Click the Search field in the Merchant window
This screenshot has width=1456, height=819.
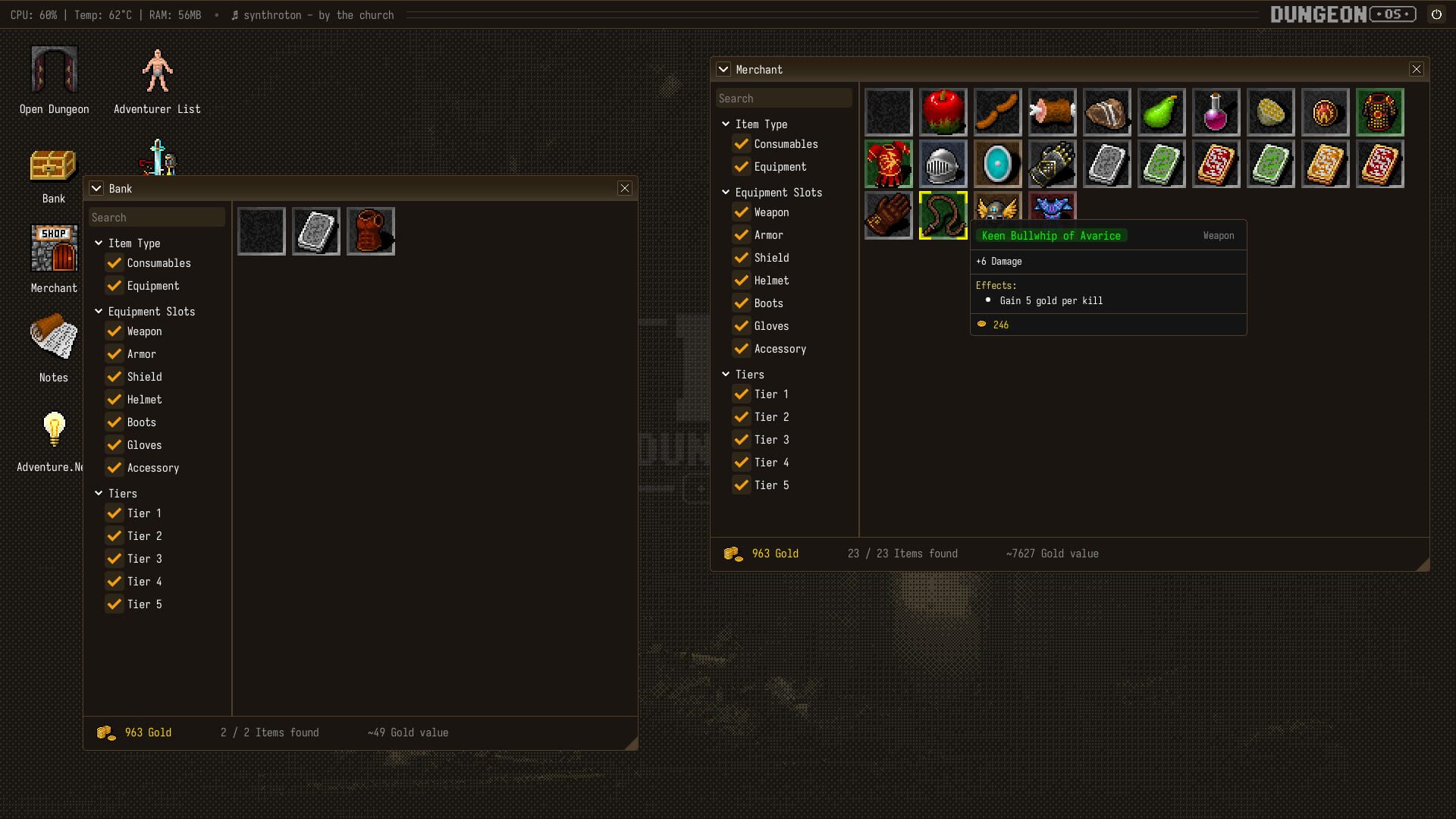(784, 98)
